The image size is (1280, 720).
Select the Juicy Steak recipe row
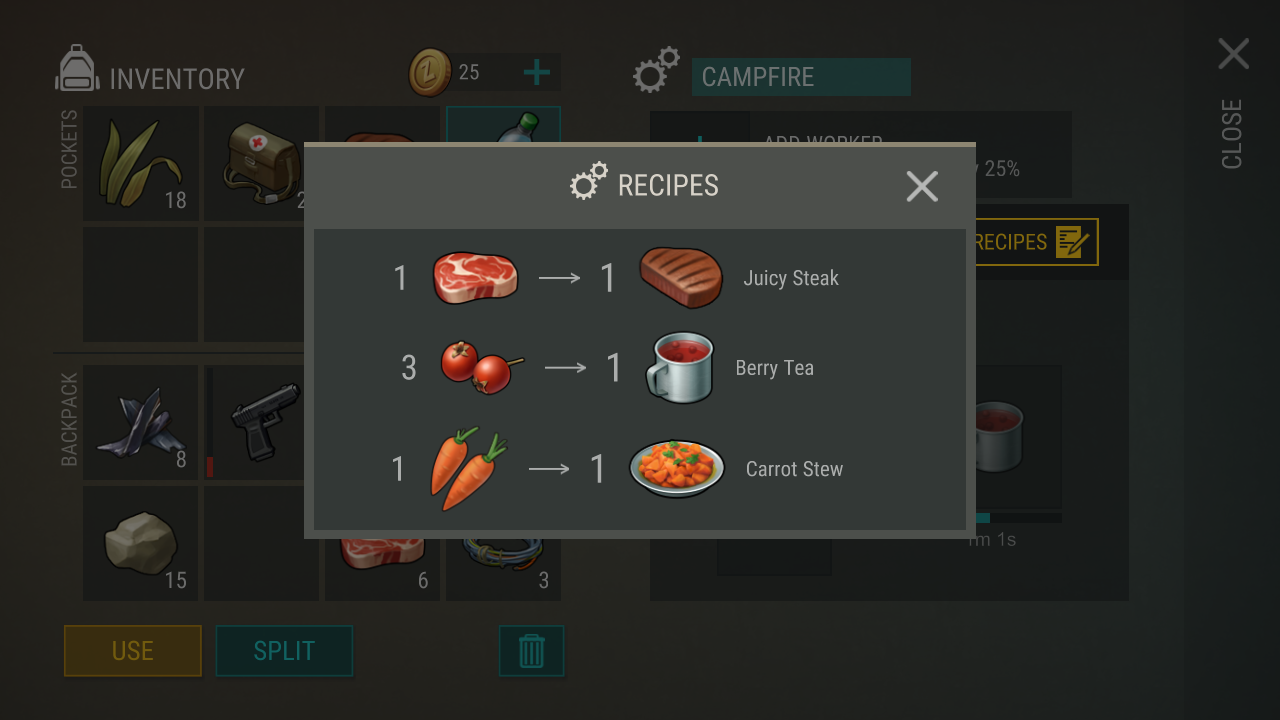click(x=640, y=278)
